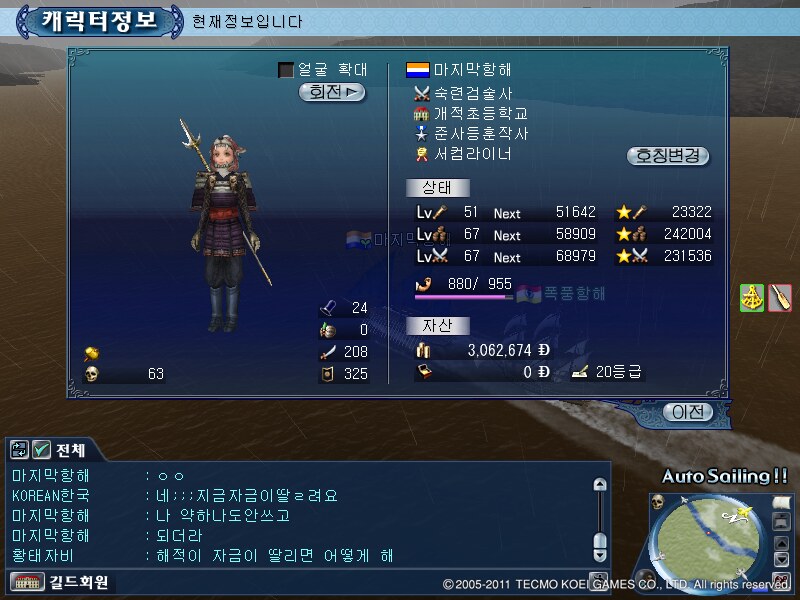Screen dimensions: 800x600
Task: Open 호칭변경 to change title
Action: 668,156
